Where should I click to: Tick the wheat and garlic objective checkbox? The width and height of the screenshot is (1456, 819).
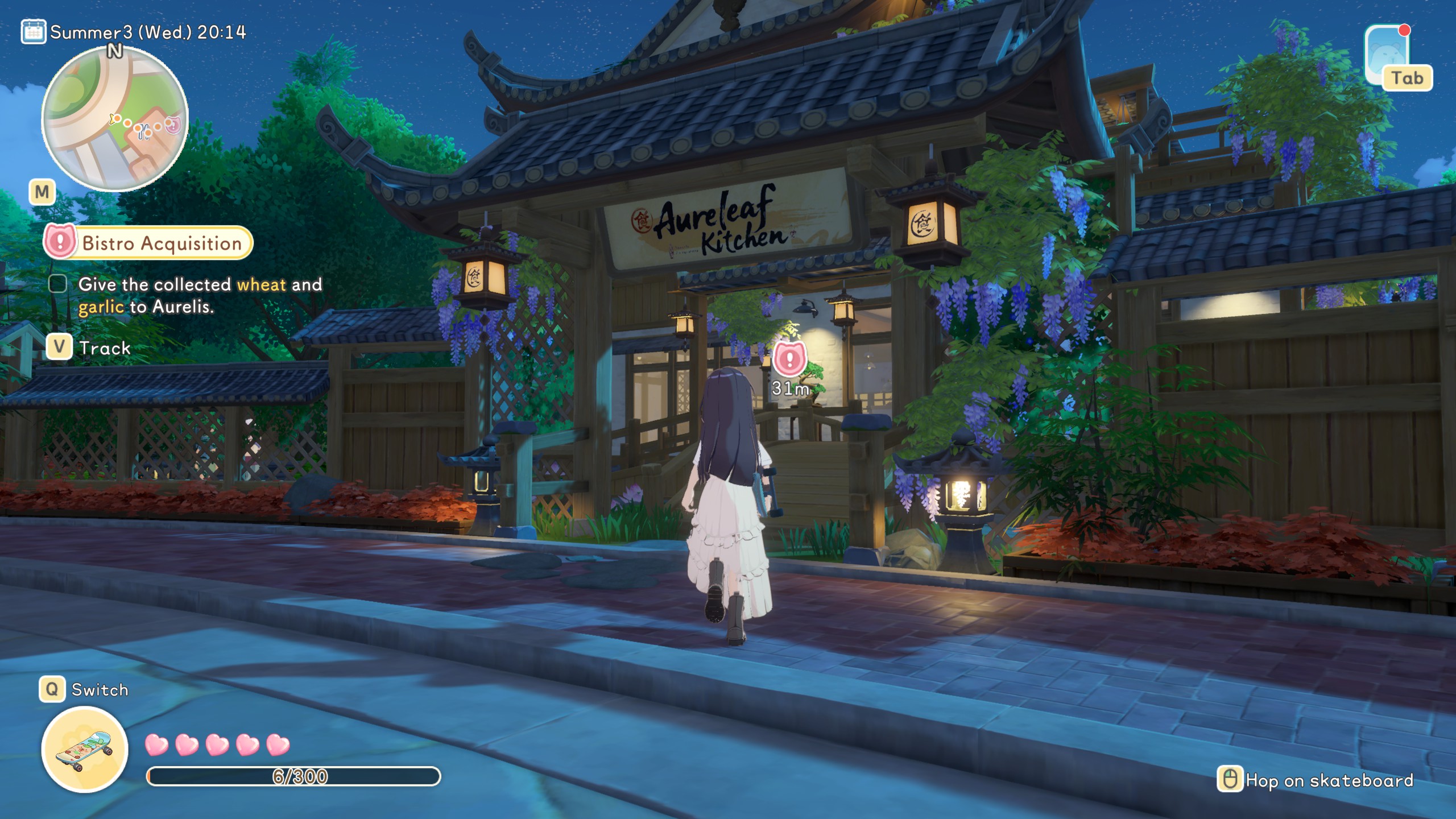(57, 283)
